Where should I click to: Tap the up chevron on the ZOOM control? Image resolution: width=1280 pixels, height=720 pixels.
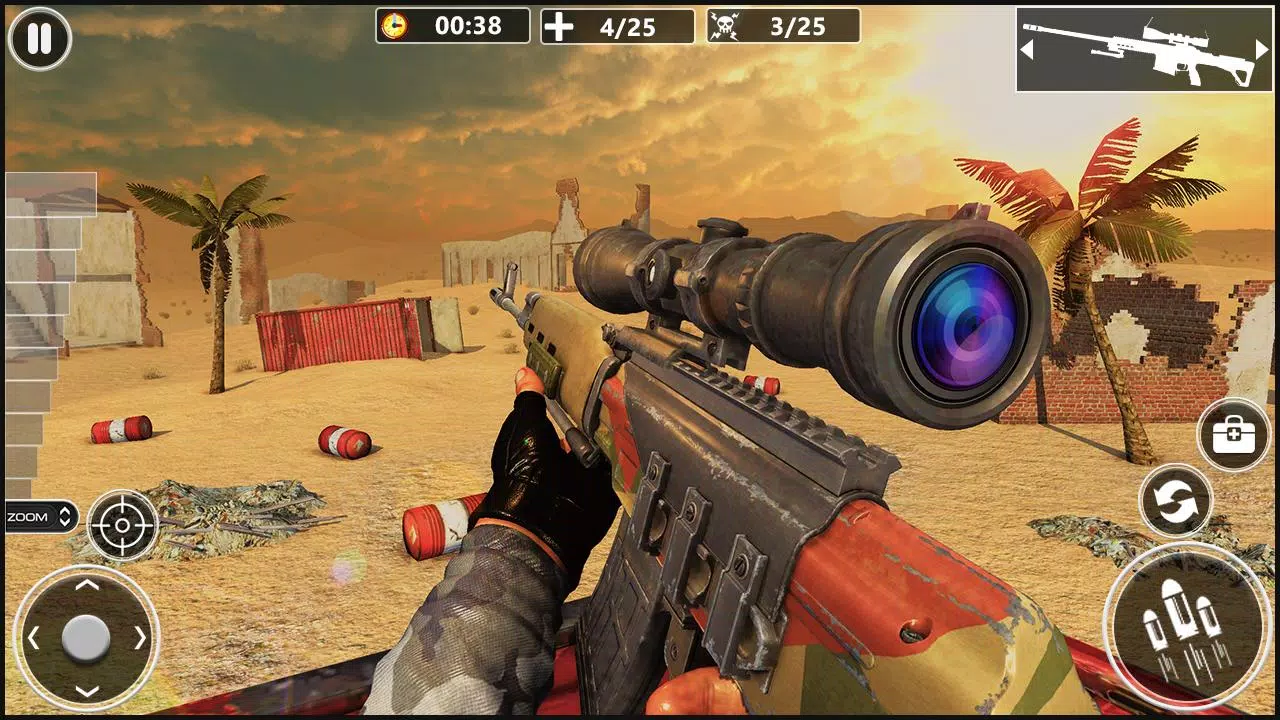(x=62, y=512)
